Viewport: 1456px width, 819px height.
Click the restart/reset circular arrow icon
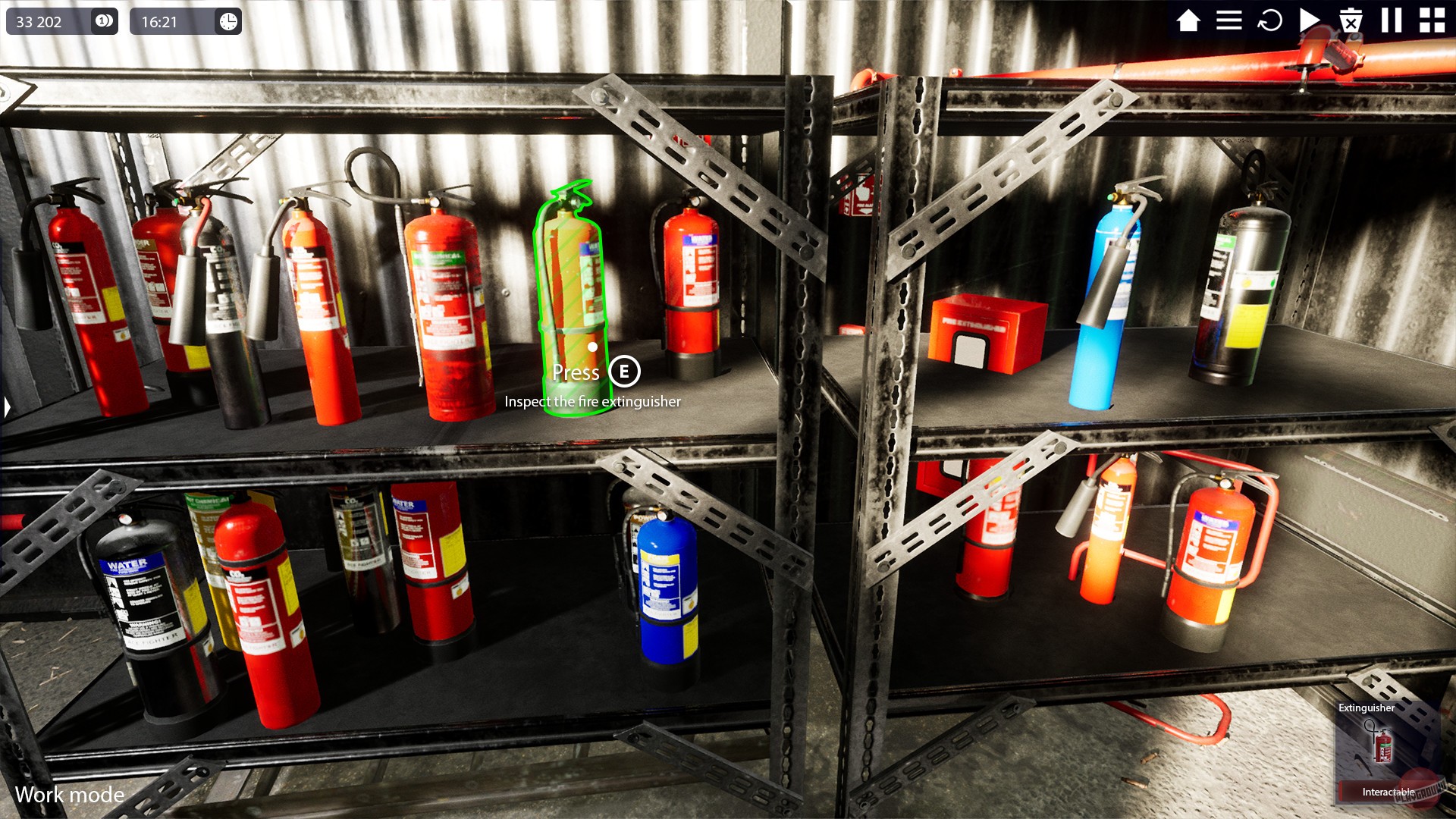[1270, 21]
